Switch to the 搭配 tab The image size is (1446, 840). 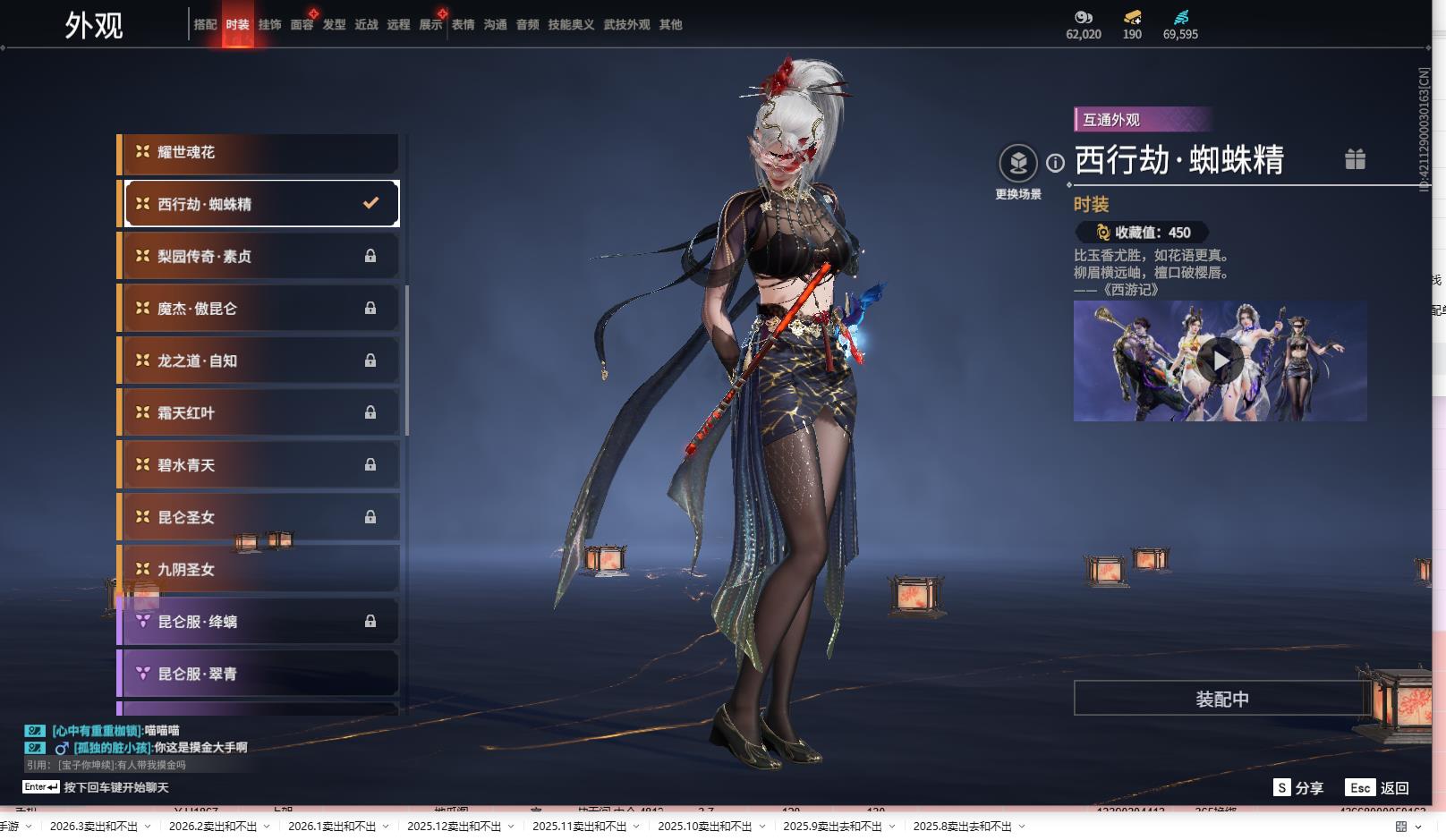(205, 25)
